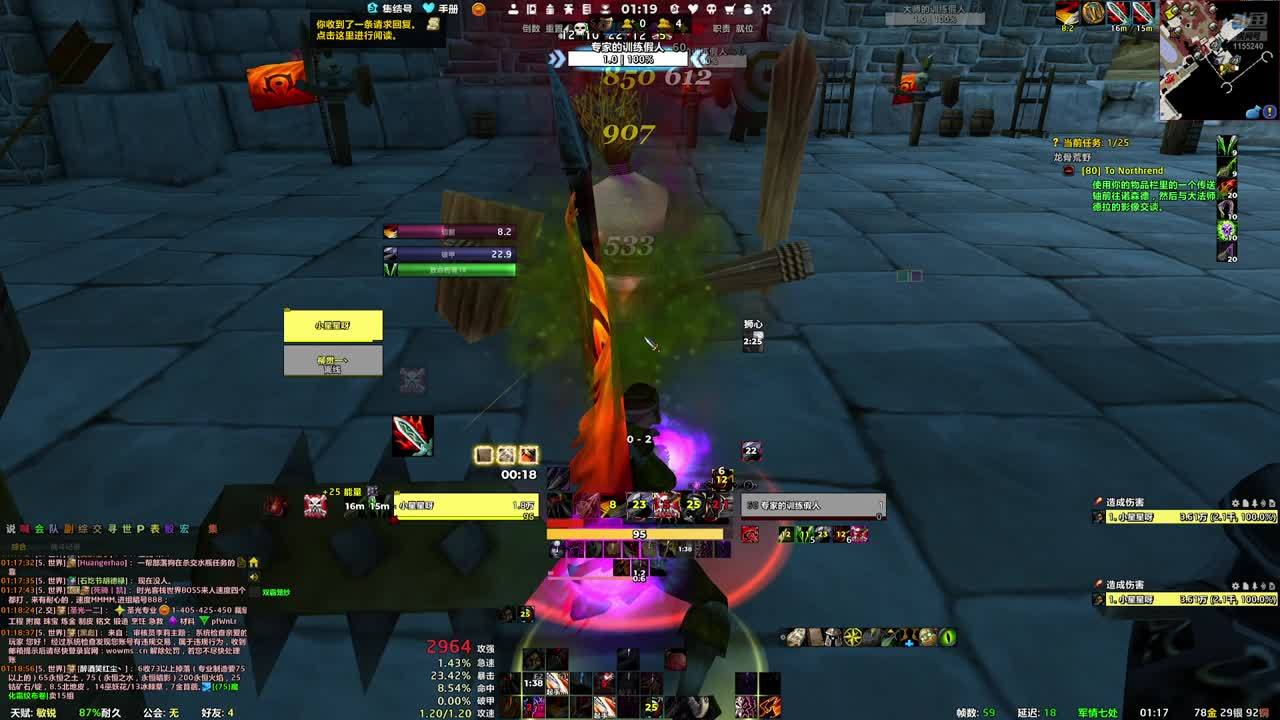
Task: Click the skull-and-crossbones red buff icon
Action: (x=316, y=506)
